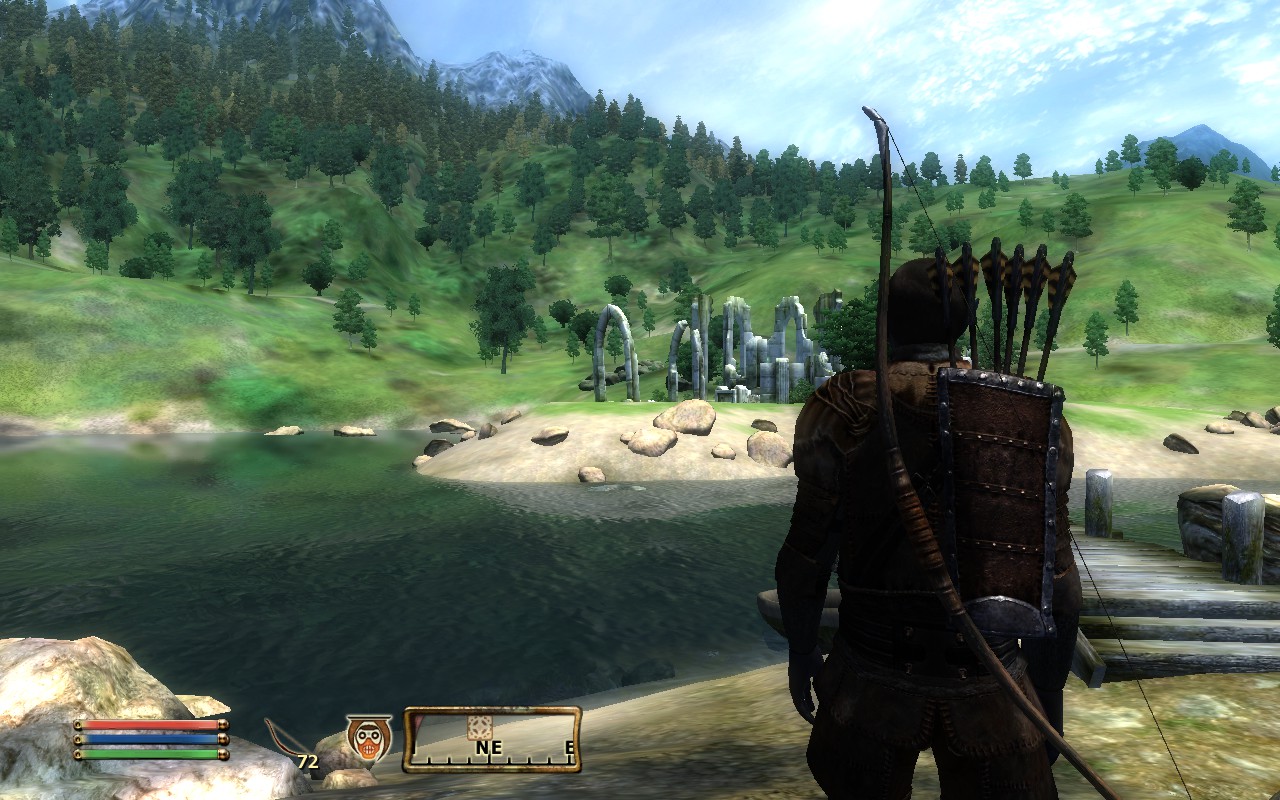Viewport: 1280px width, 800px height.
Task: Open the compass bar
Action: [492, 740]
